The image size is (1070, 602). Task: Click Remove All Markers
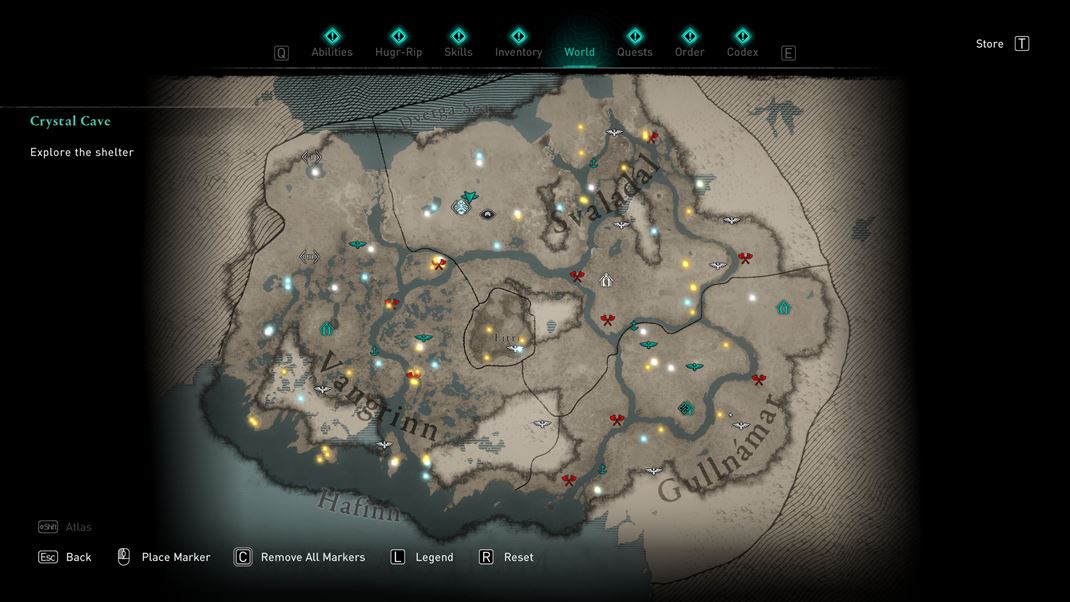tap(300, 557)
